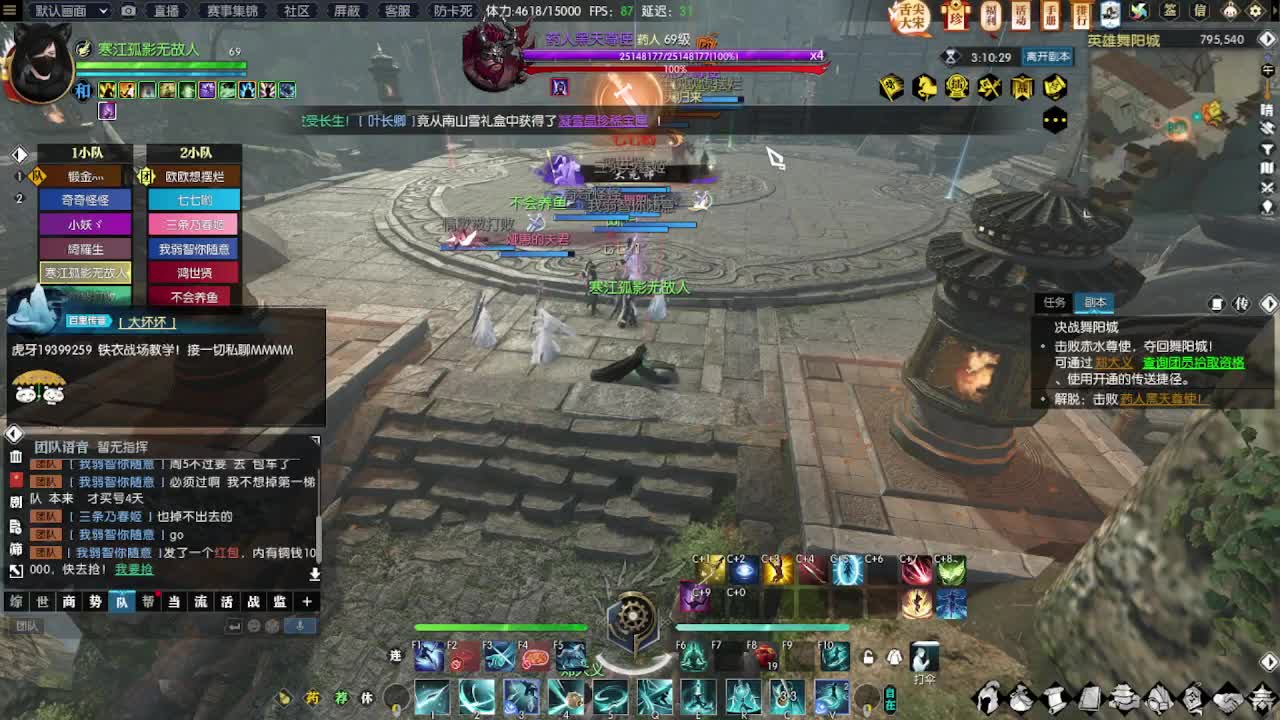Open the 排行 rankings panel icon

tap(1083, 13)
